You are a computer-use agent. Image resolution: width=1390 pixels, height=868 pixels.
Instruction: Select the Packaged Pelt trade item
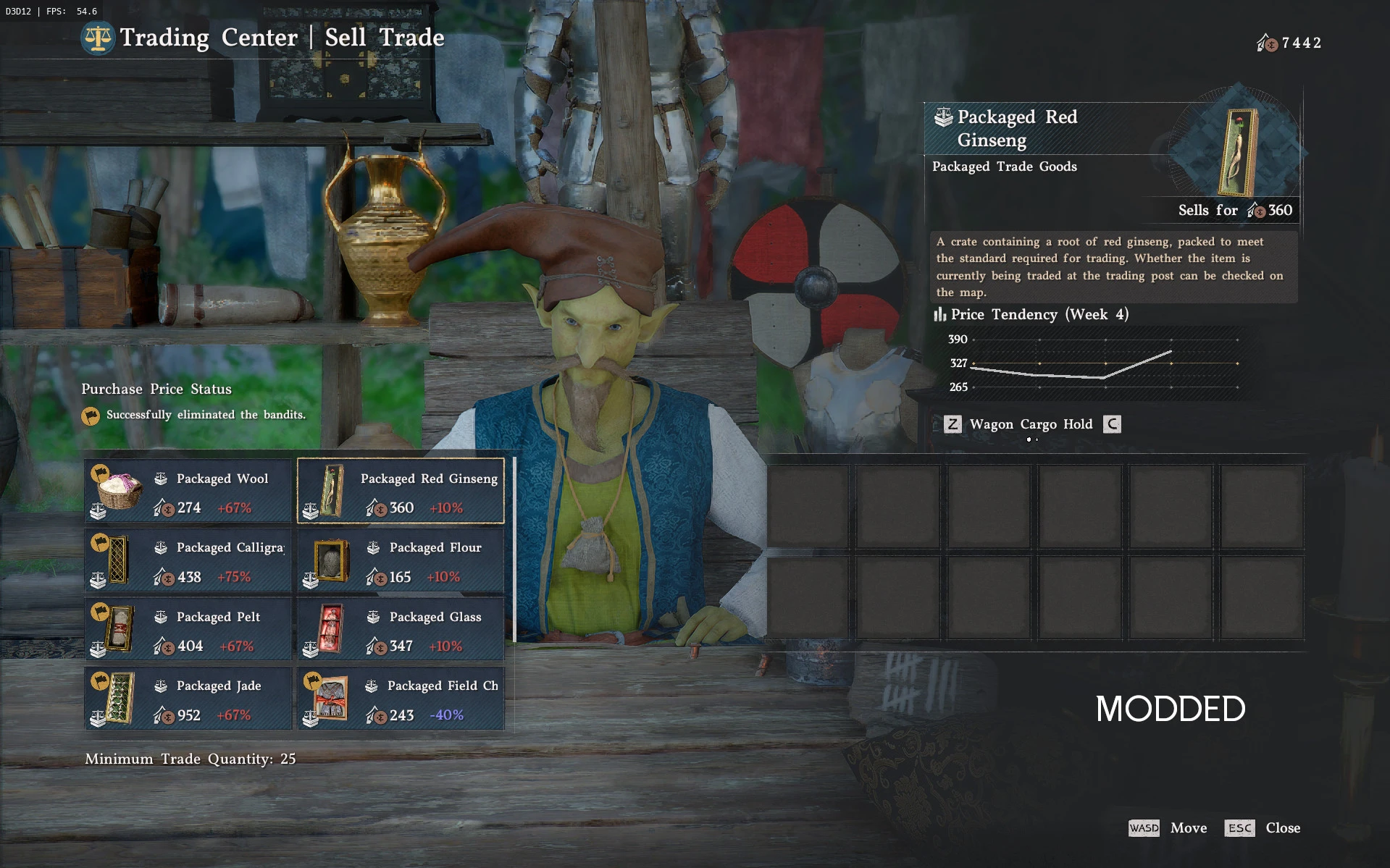(x=188, y=629)
